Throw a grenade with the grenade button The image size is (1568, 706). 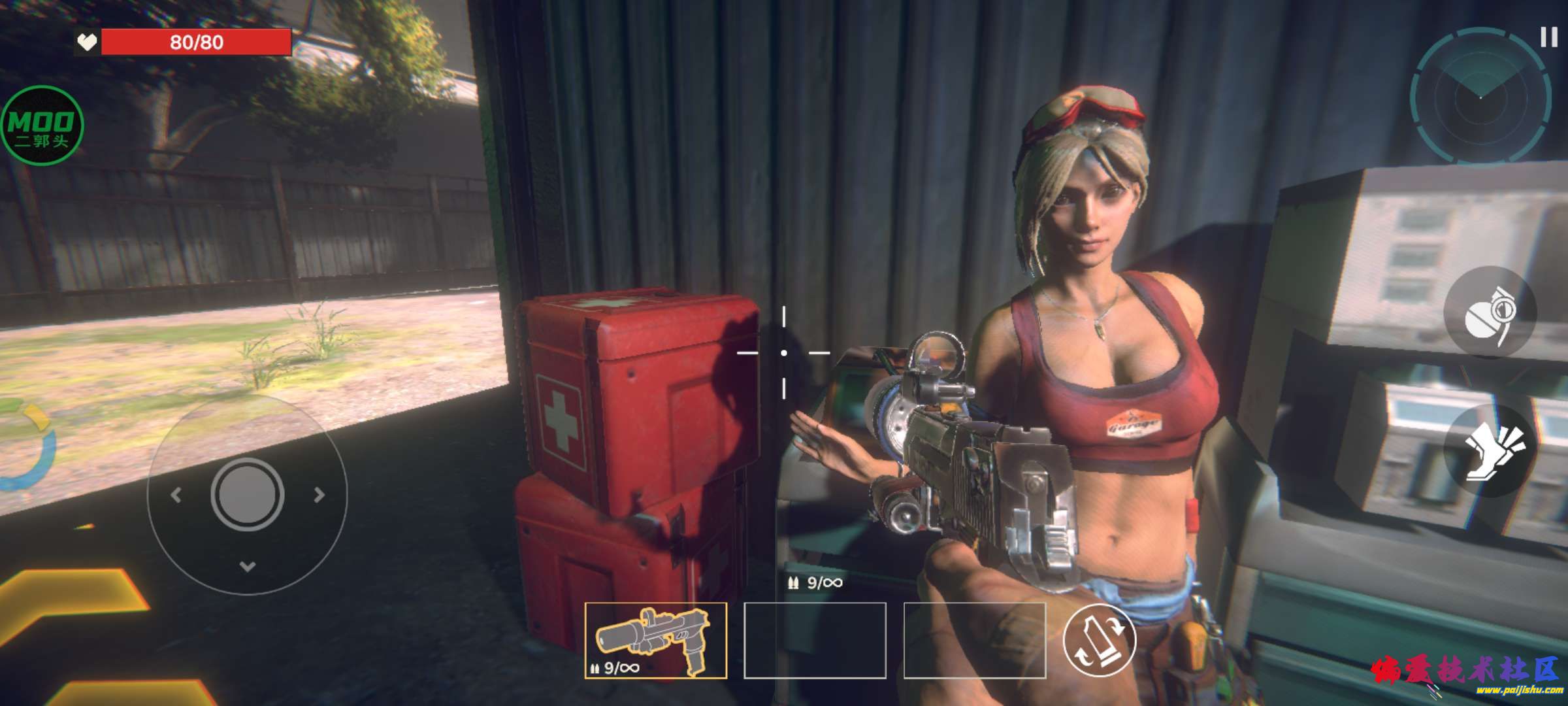pyautogui.click(x=1490, y=312)
